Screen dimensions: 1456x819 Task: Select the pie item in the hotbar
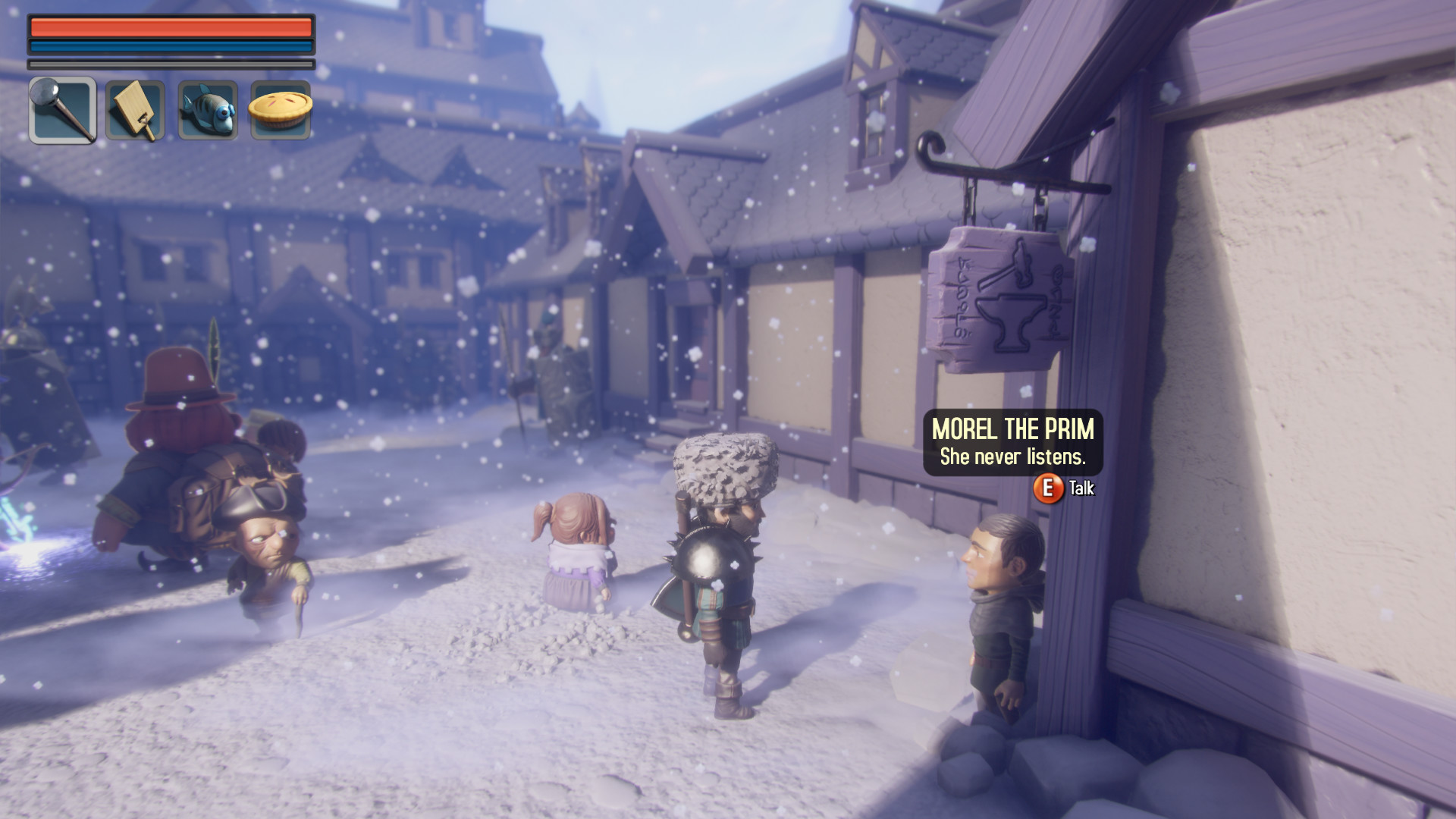click(280, 110)
